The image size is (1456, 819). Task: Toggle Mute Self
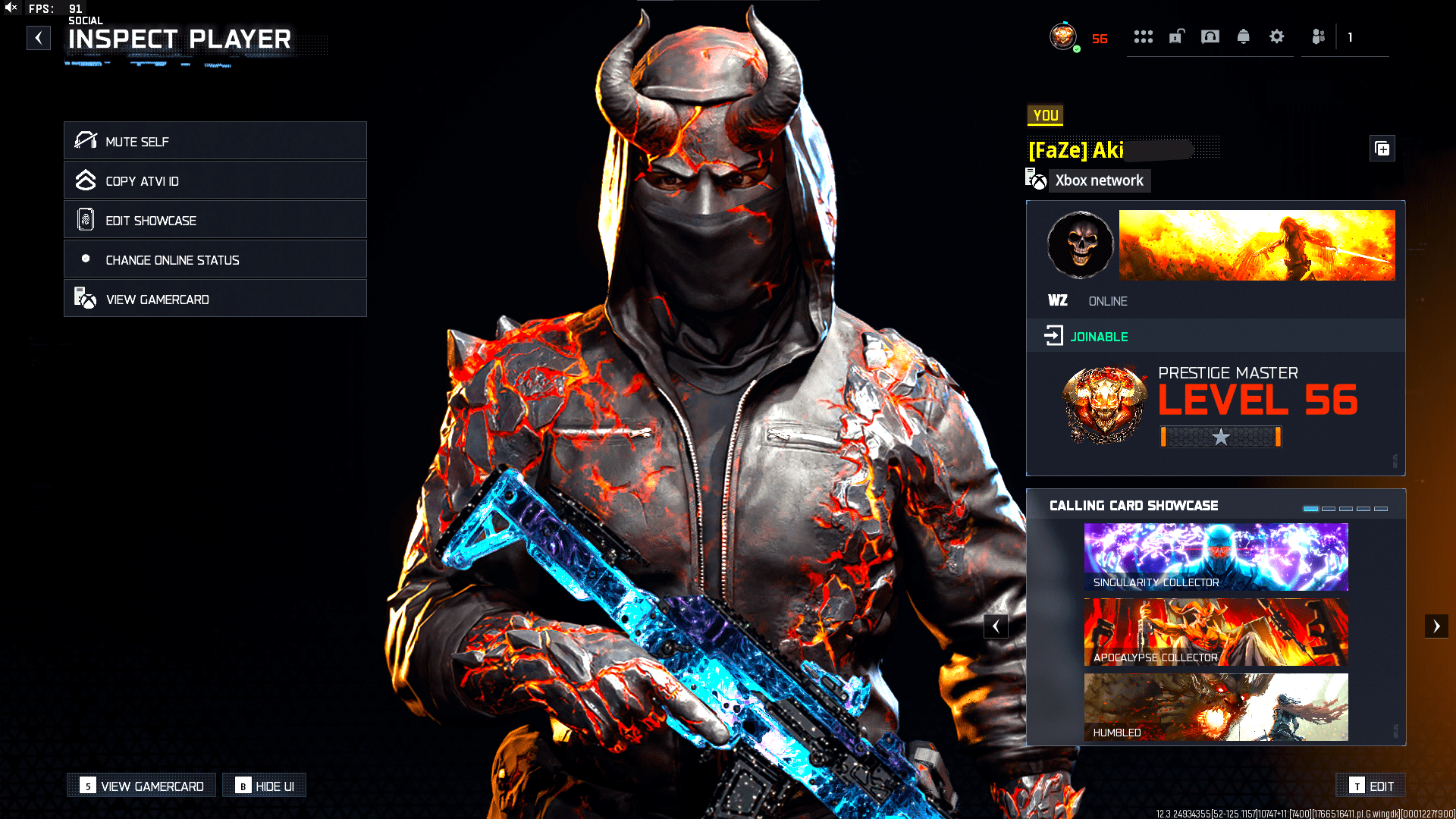(x=215, y=141)
